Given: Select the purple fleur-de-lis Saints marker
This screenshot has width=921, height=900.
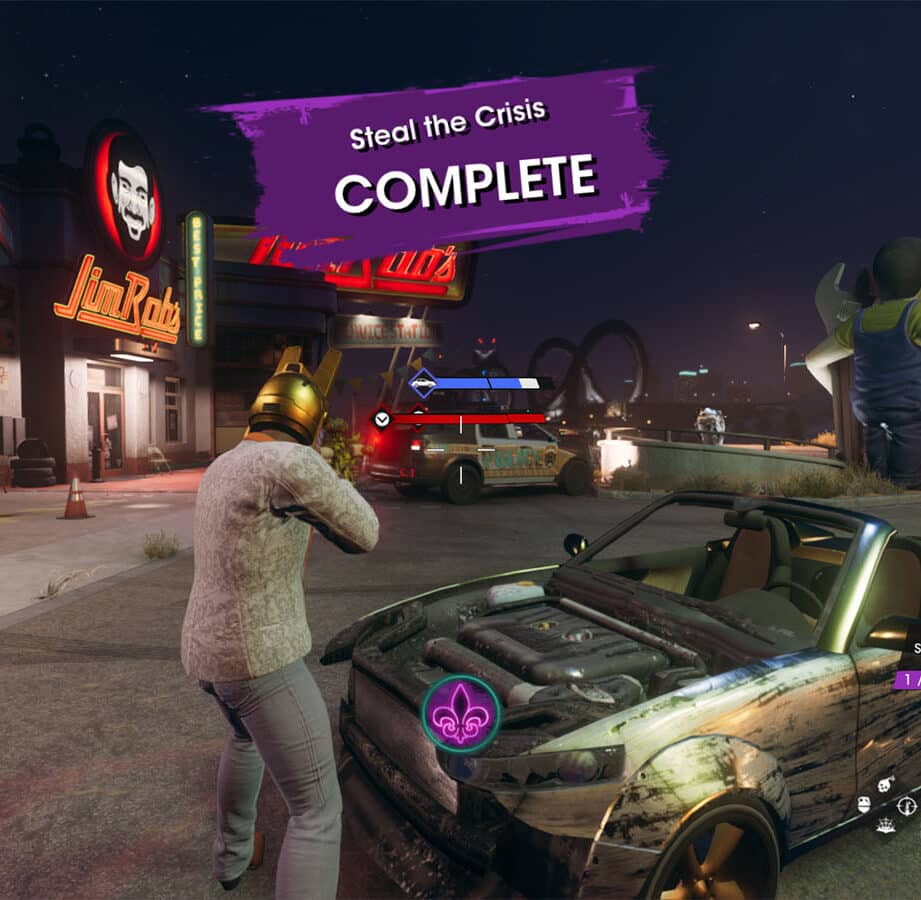Looking at the screenshot, I should (x=460, y=711).
